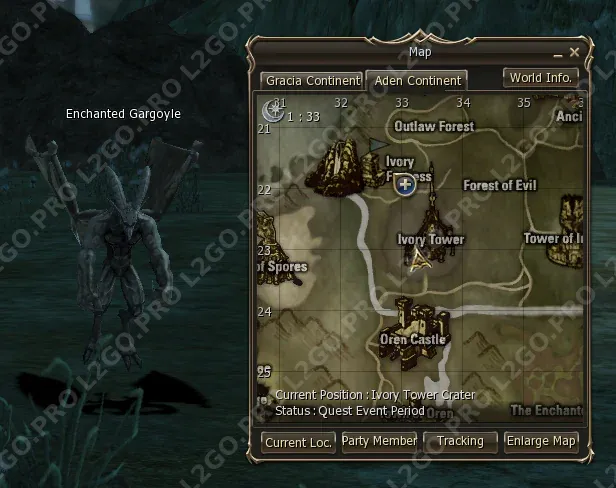Toggle the Party Member button
This screenshot has height=488, width=616.
point(379,441)
